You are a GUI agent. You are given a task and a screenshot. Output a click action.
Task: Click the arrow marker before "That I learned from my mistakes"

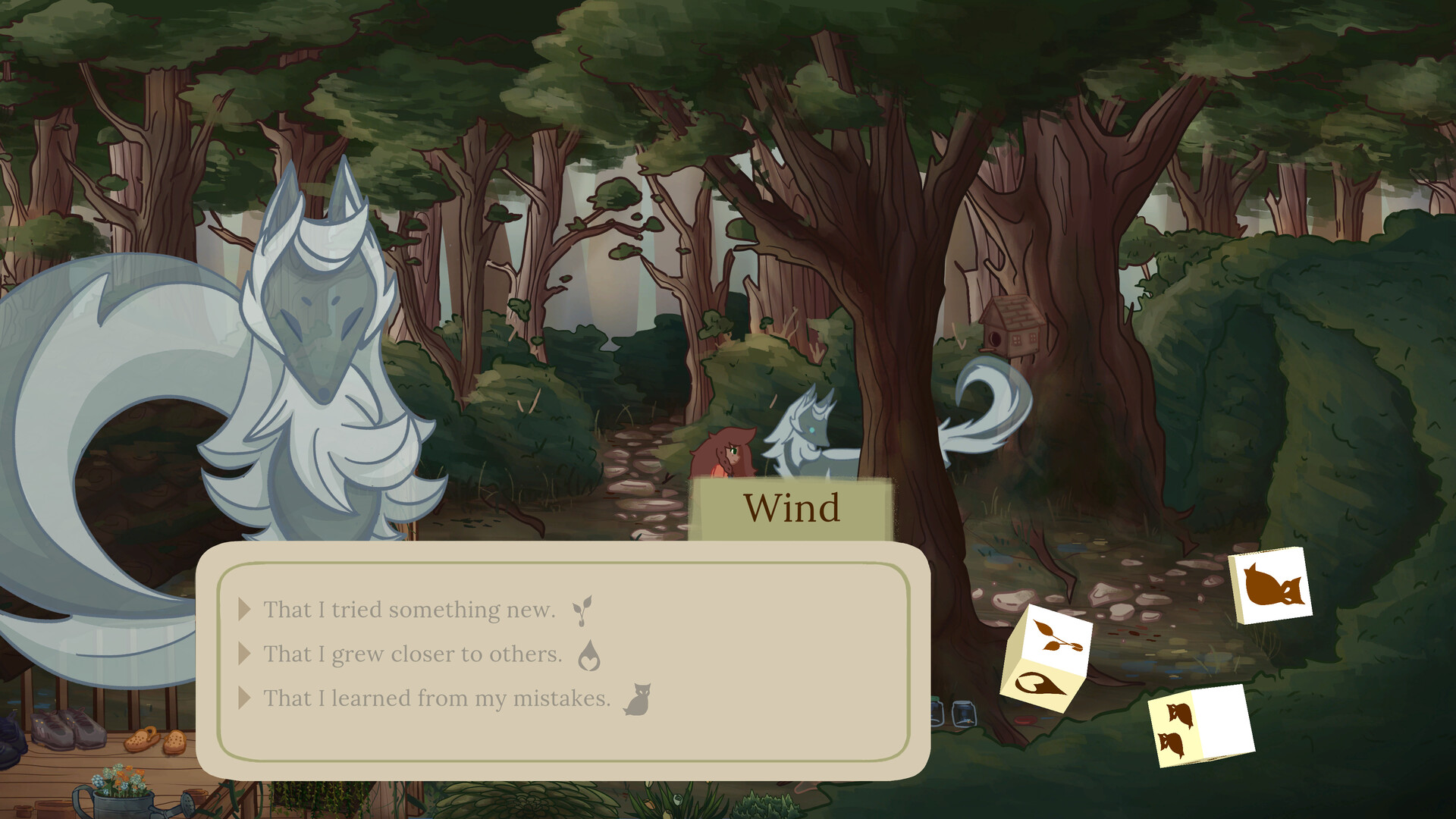coord(243,698)
